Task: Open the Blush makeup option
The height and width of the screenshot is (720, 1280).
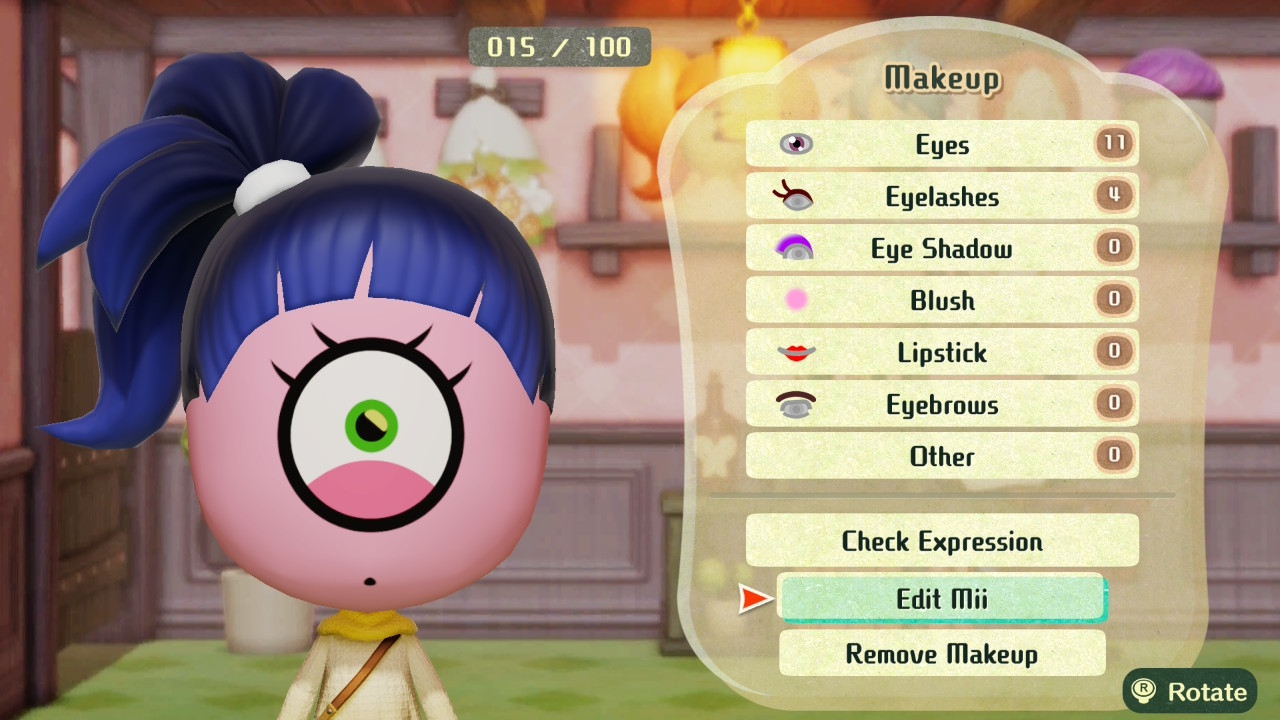Action: (x=941, y=301)
